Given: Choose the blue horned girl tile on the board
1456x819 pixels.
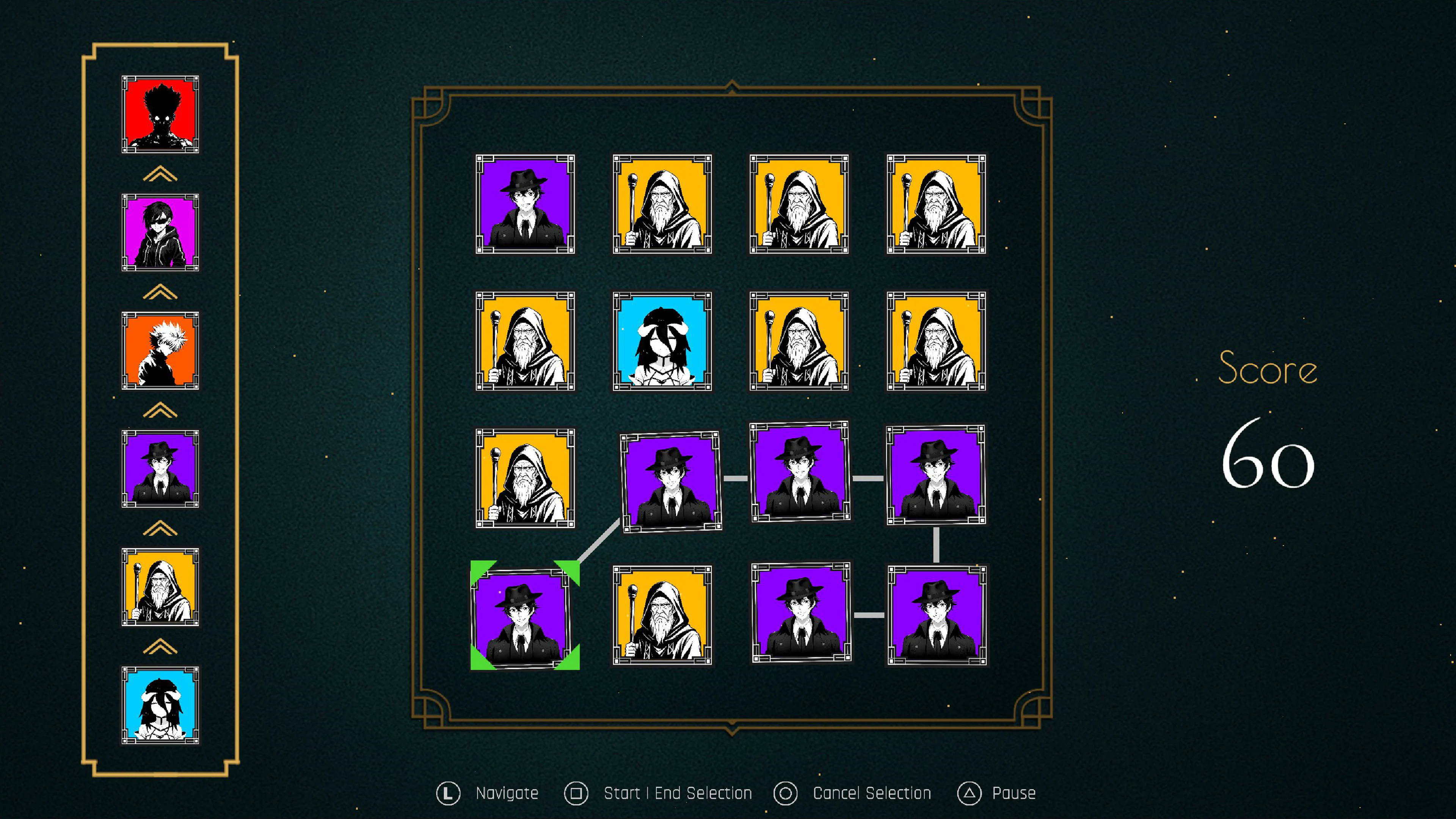Looking at the screenshot, I should [x=662, y=341].
